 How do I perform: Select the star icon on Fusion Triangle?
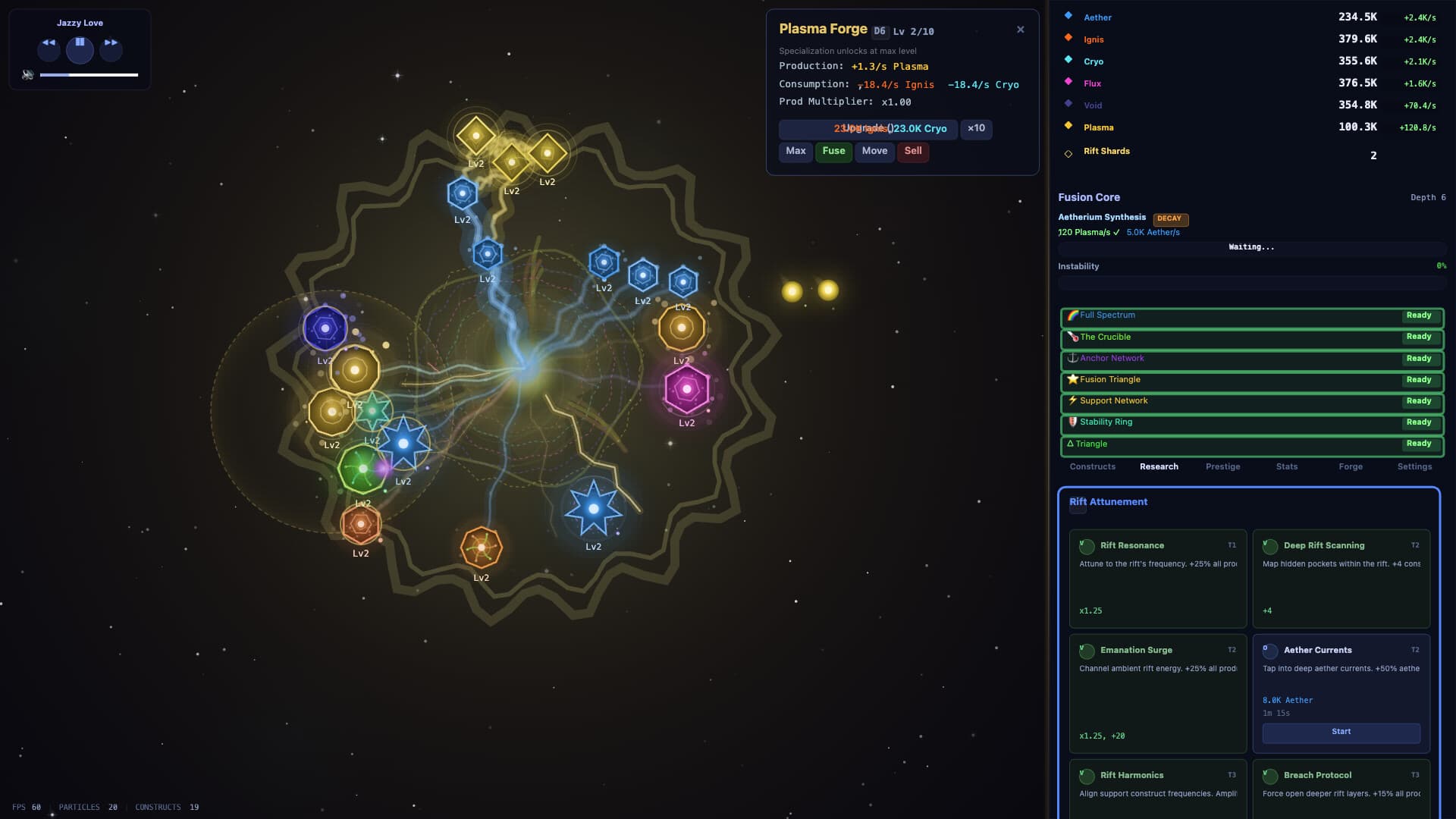(x=1072, y=379)
